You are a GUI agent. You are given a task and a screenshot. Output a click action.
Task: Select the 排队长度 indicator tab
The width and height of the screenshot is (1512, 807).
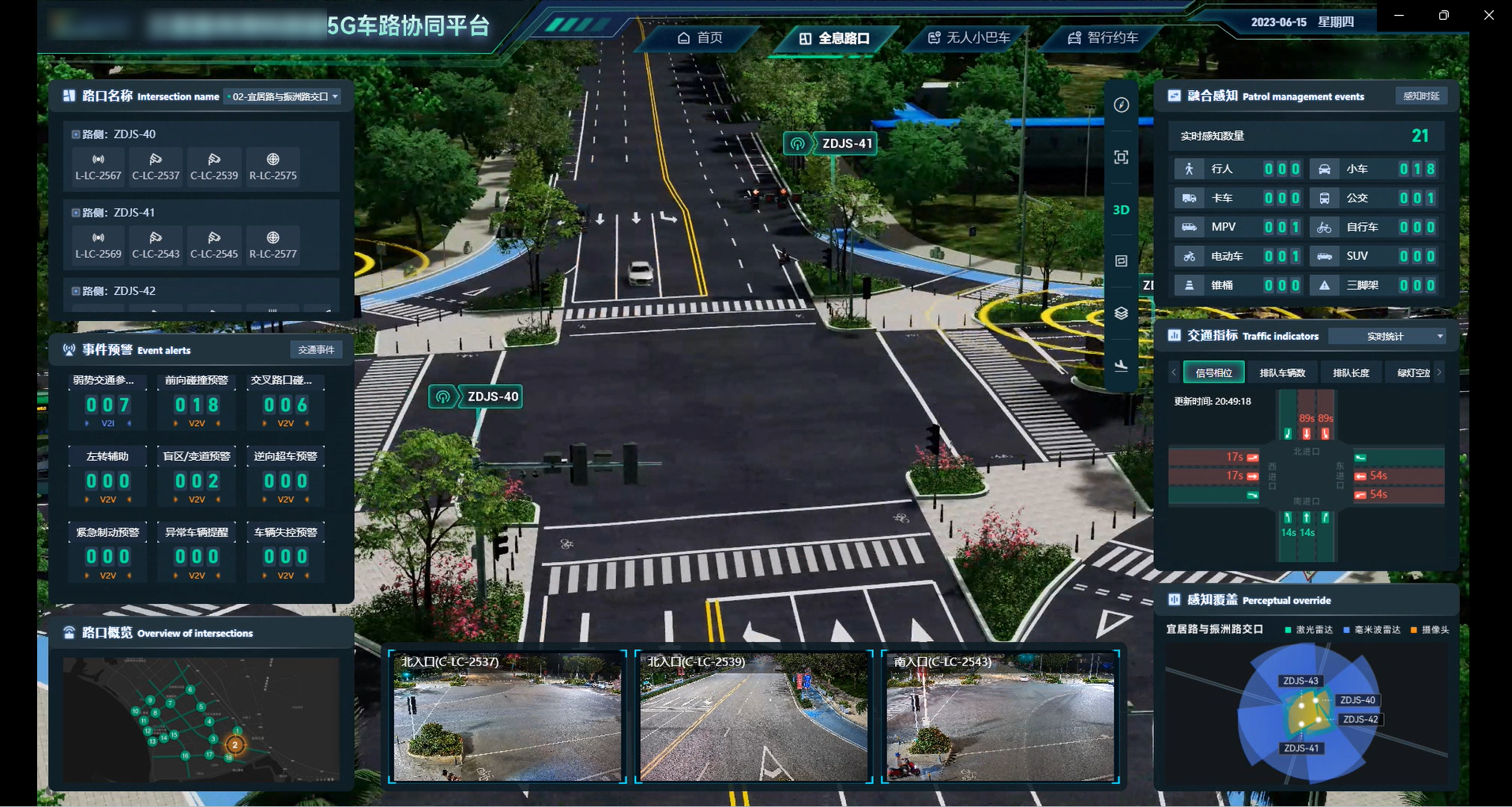[x=1351, y=371]
